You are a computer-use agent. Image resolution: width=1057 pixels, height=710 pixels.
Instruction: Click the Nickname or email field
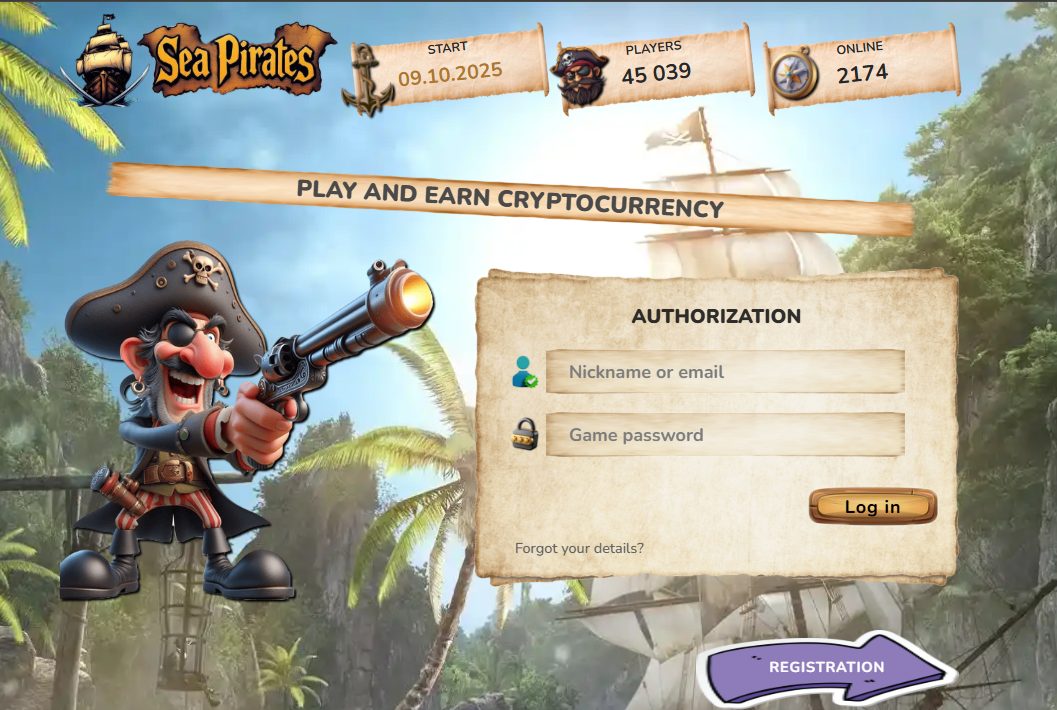point(724,372)
